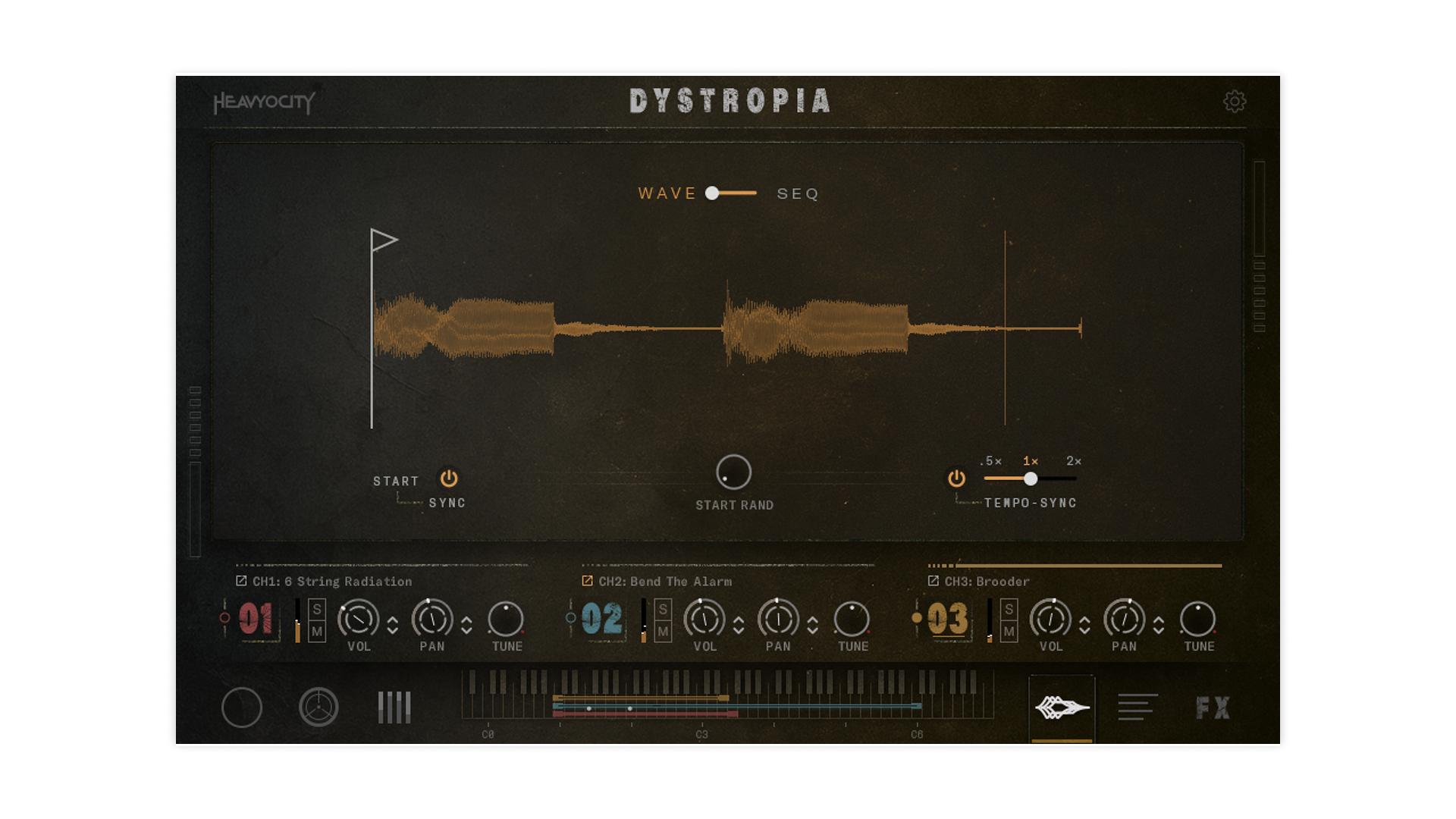Open the settings gear
The width and height of the screenshot is (1456, 819).
(x=1235, y=102)
